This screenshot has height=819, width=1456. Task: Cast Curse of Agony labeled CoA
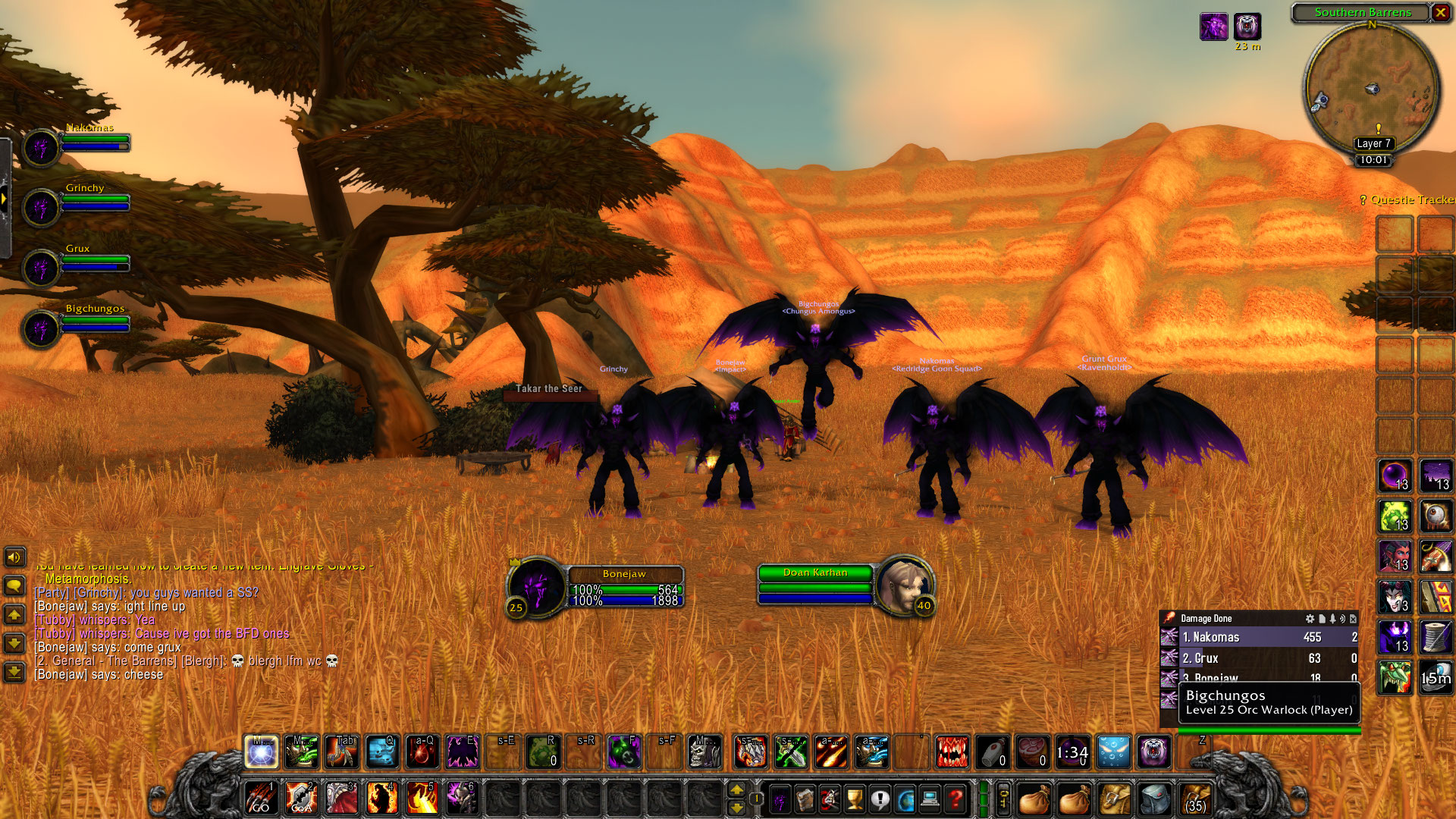[x=301, y=798]
